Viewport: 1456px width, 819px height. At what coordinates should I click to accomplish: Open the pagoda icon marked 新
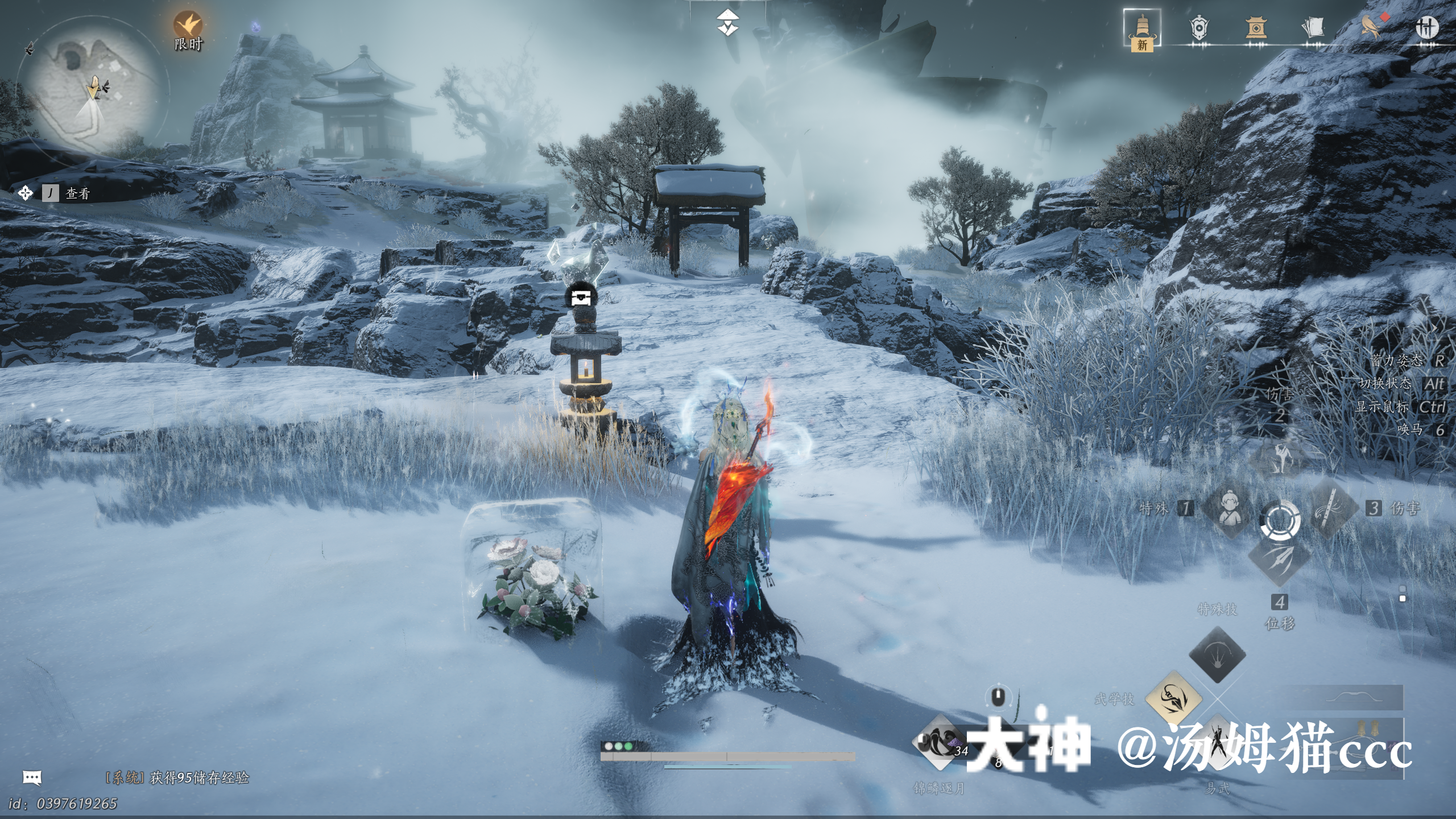click(x=1142, y=28)
